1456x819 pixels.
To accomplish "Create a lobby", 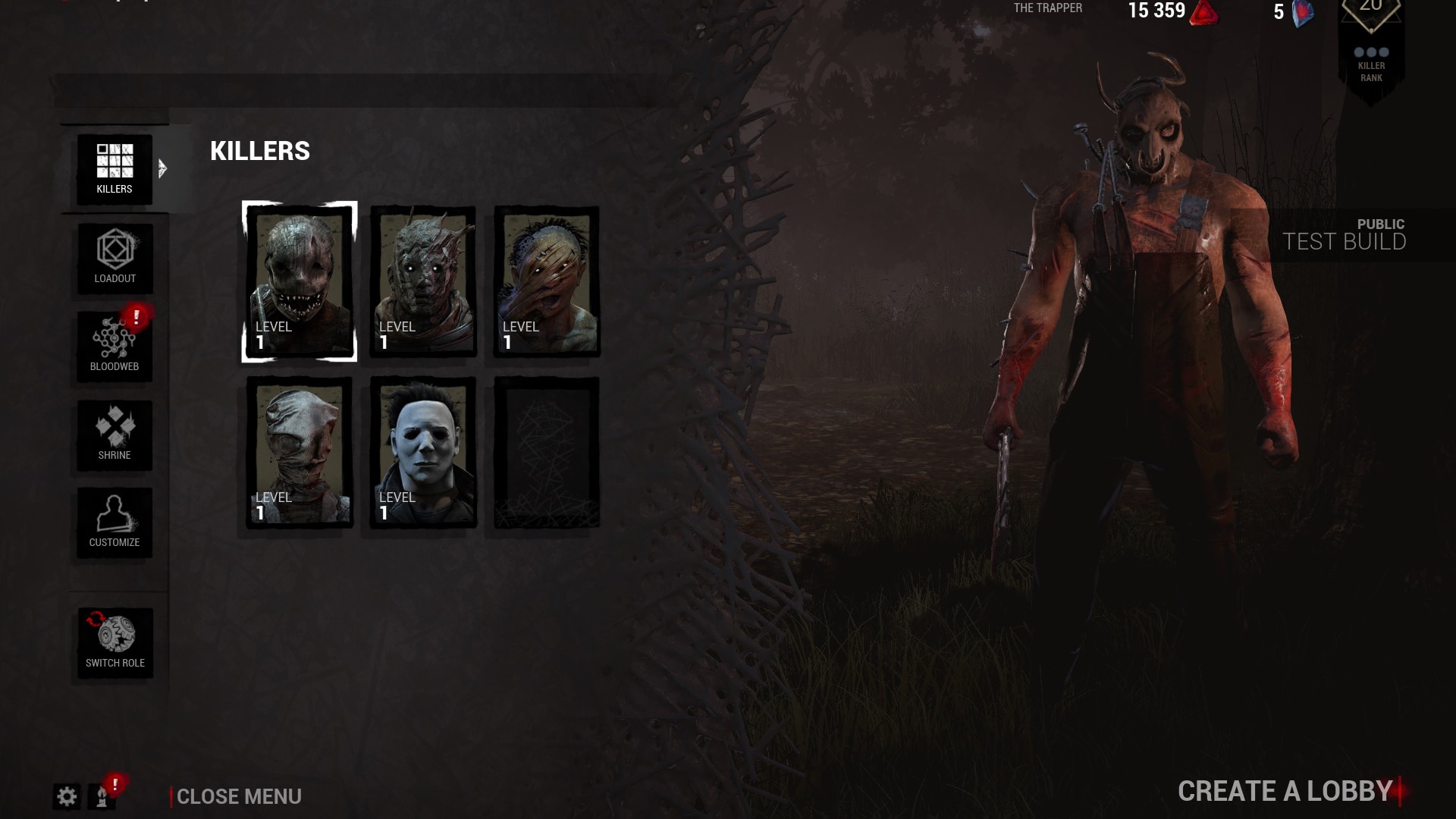I will click(1285, 791).
